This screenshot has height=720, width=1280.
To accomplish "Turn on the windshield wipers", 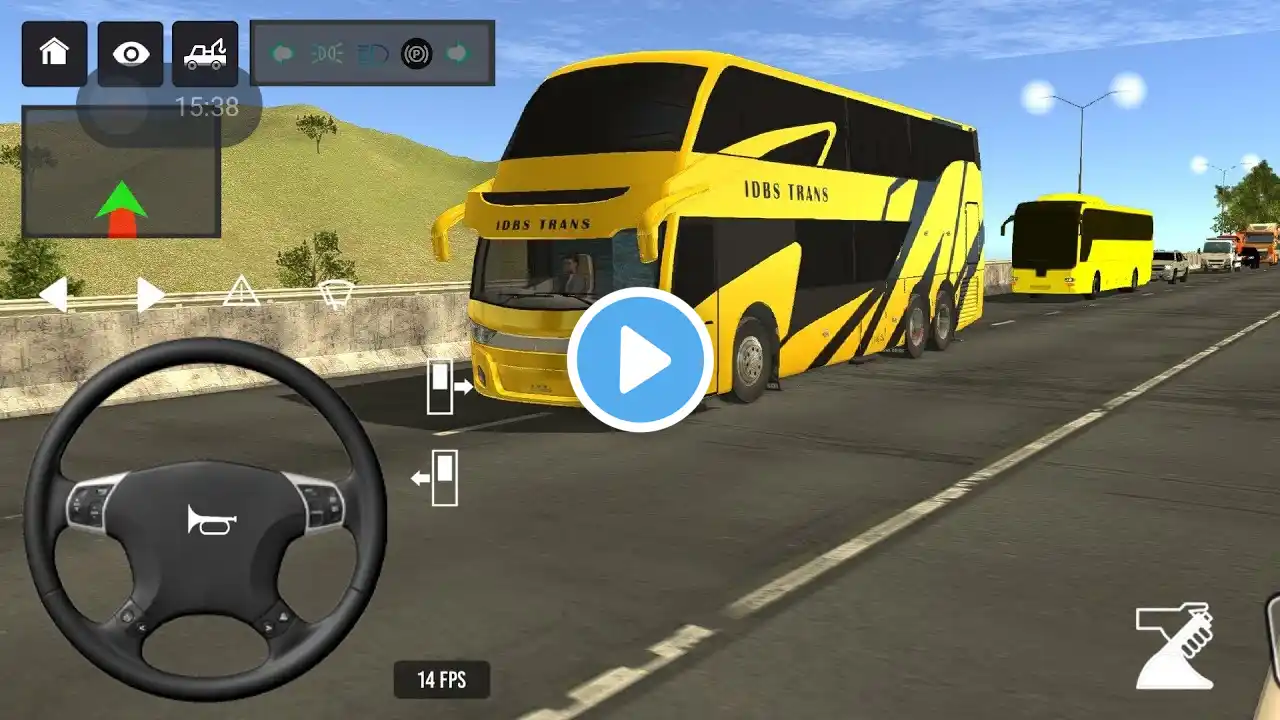I will [x=335, y=293].
